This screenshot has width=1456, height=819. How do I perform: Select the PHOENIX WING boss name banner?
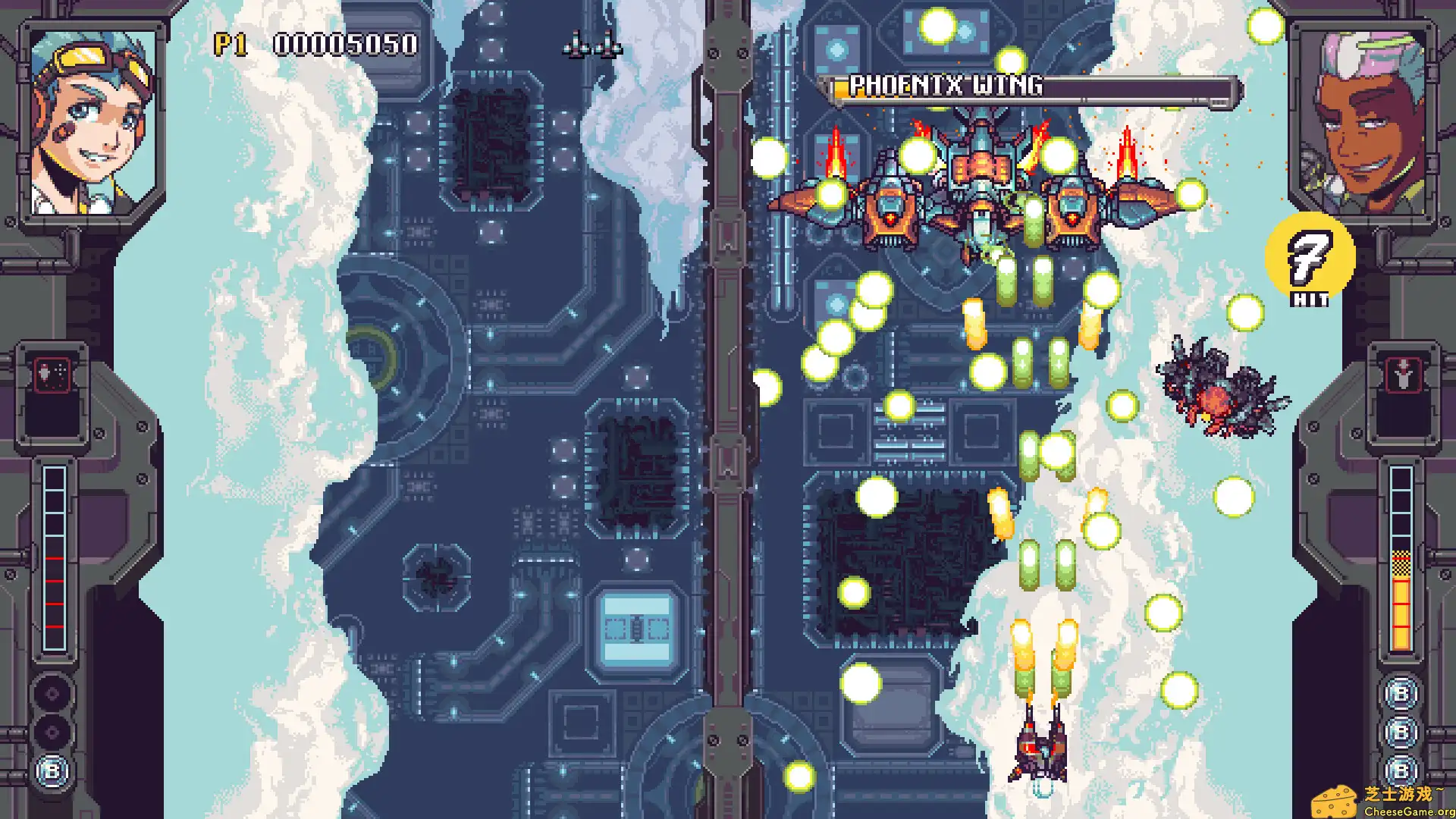tap(947, 86)
